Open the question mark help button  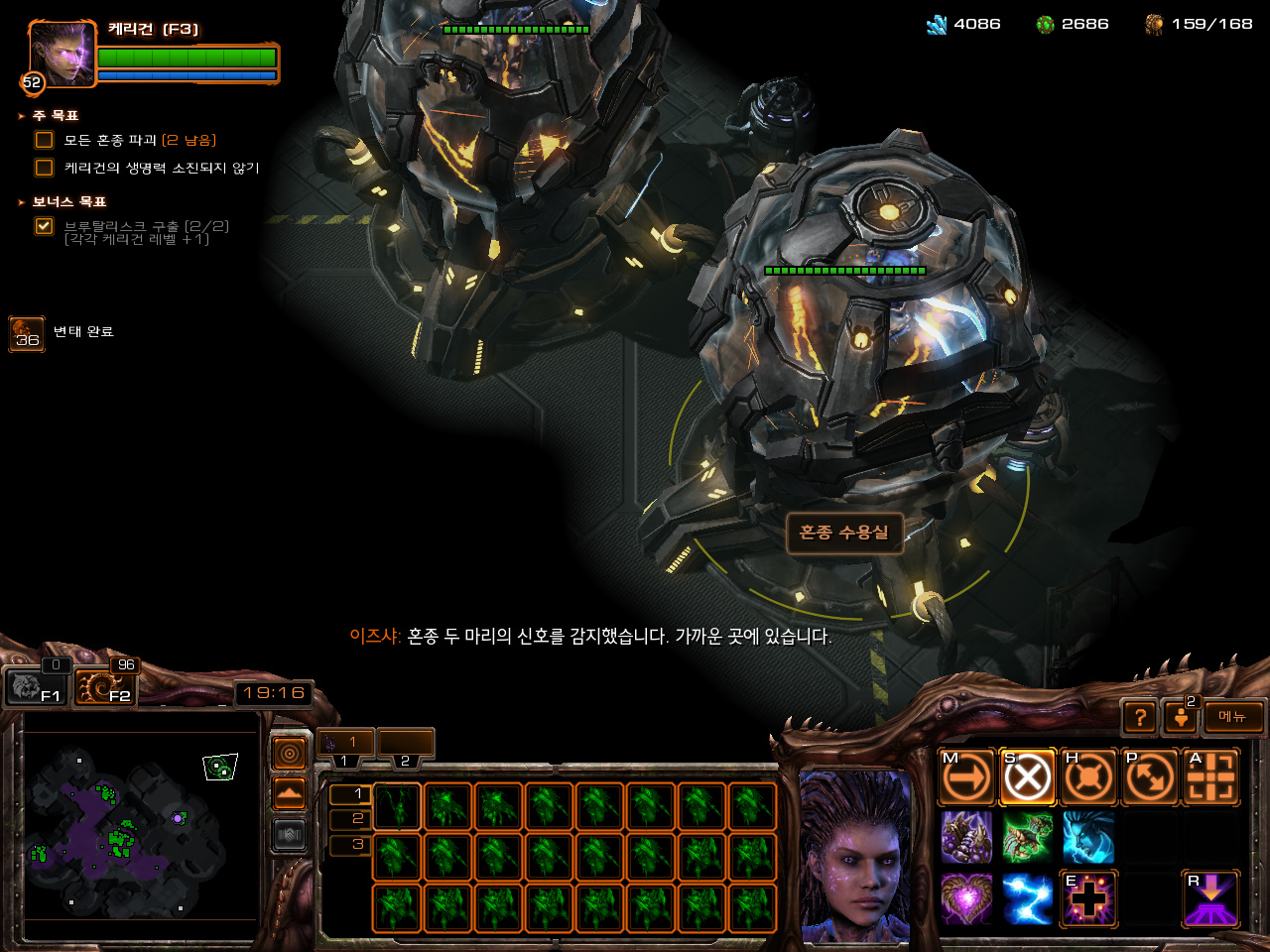click(1141, 717)
